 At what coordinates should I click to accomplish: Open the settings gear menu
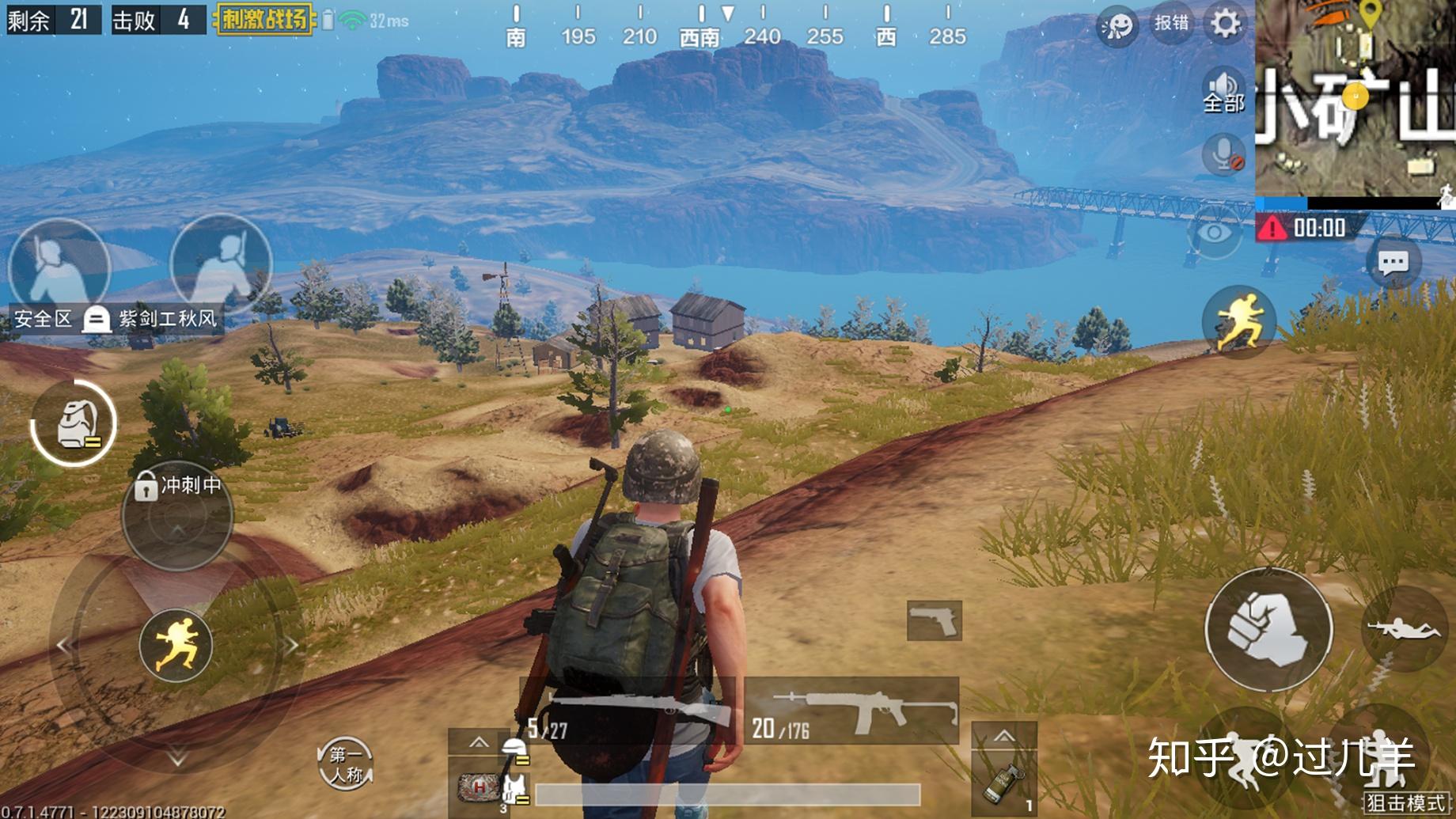[1225, 24]
